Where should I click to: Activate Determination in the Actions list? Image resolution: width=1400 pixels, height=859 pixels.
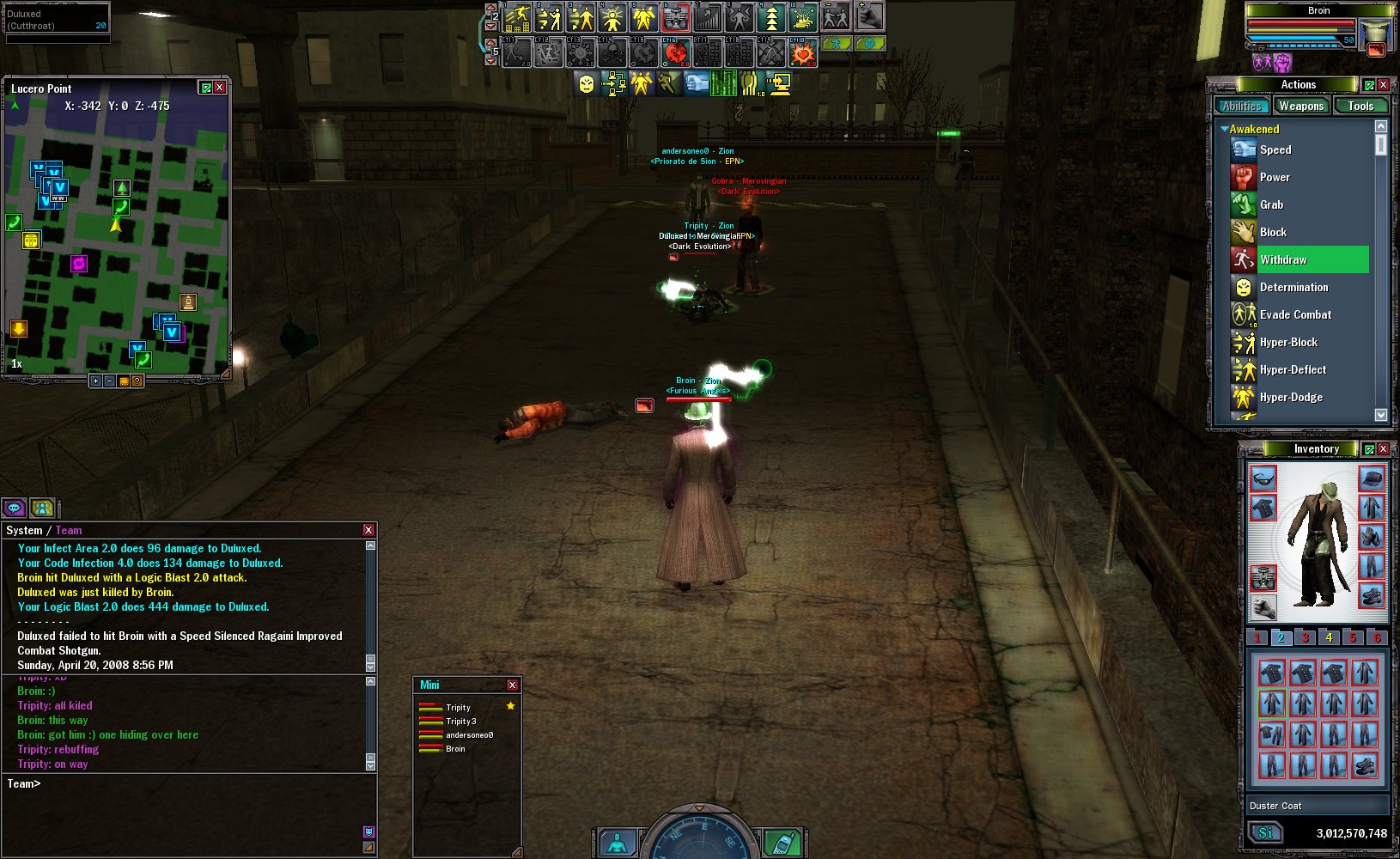coord(1293,287)
